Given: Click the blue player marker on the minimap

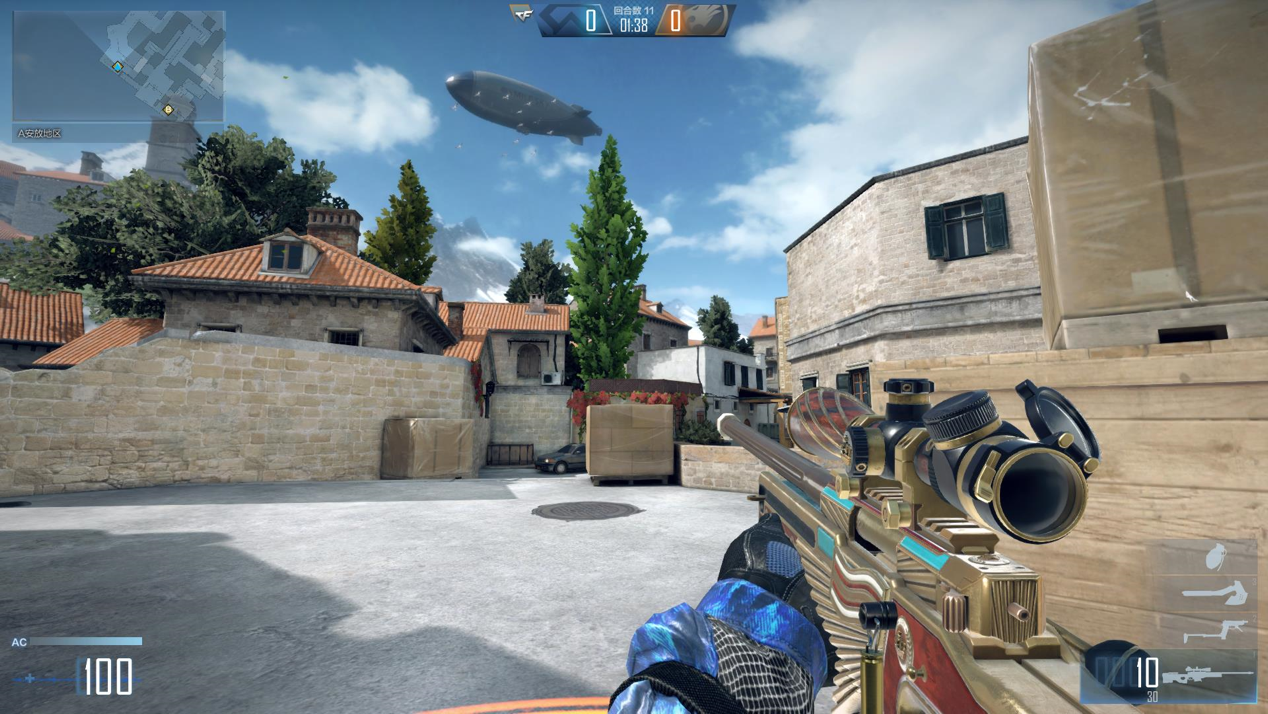Looking at the screenshot, I should coord(118,67).
